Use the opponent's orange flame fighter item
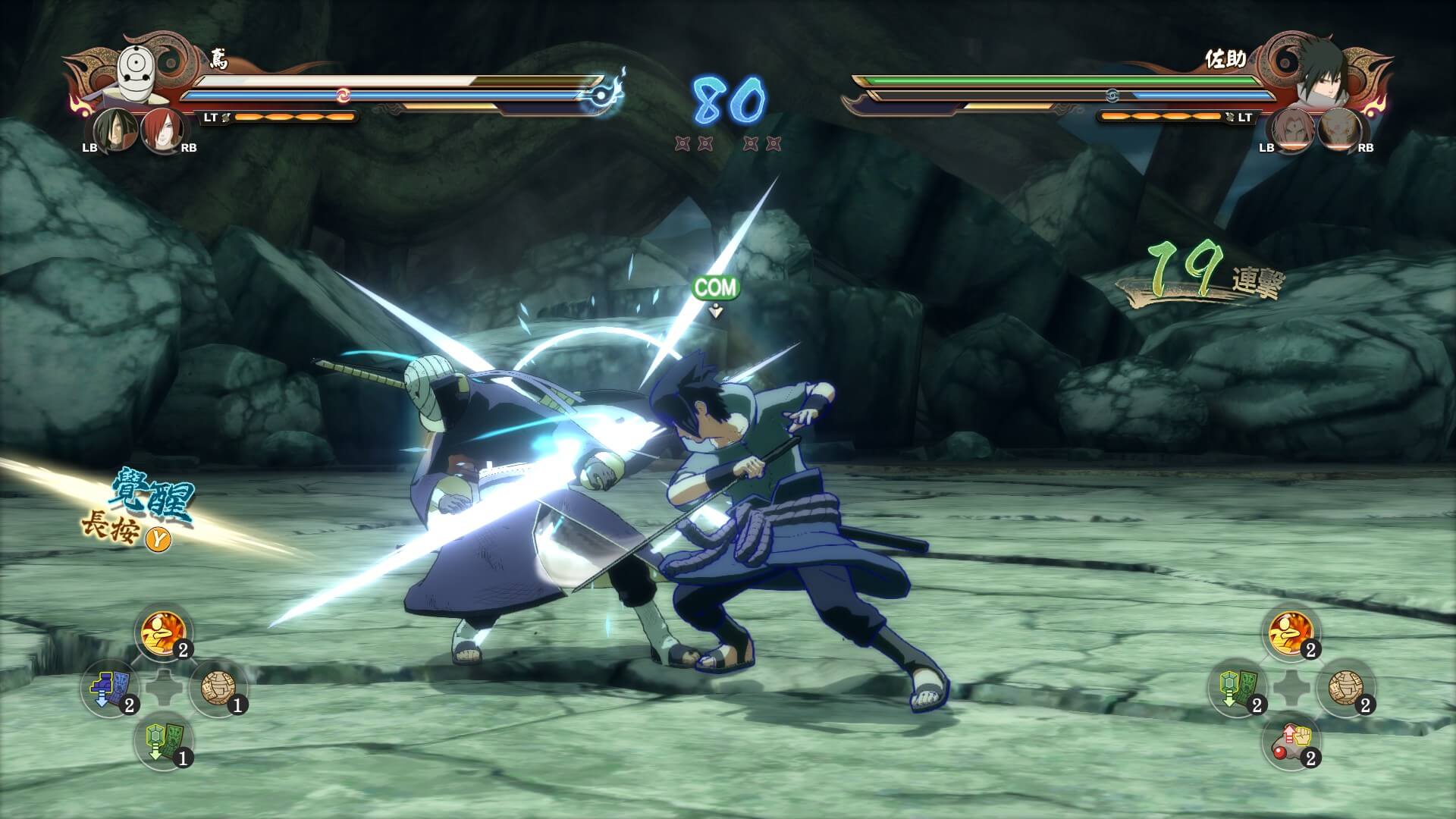The height and width of the screenshot is (819, 1456). point(1291,634)
